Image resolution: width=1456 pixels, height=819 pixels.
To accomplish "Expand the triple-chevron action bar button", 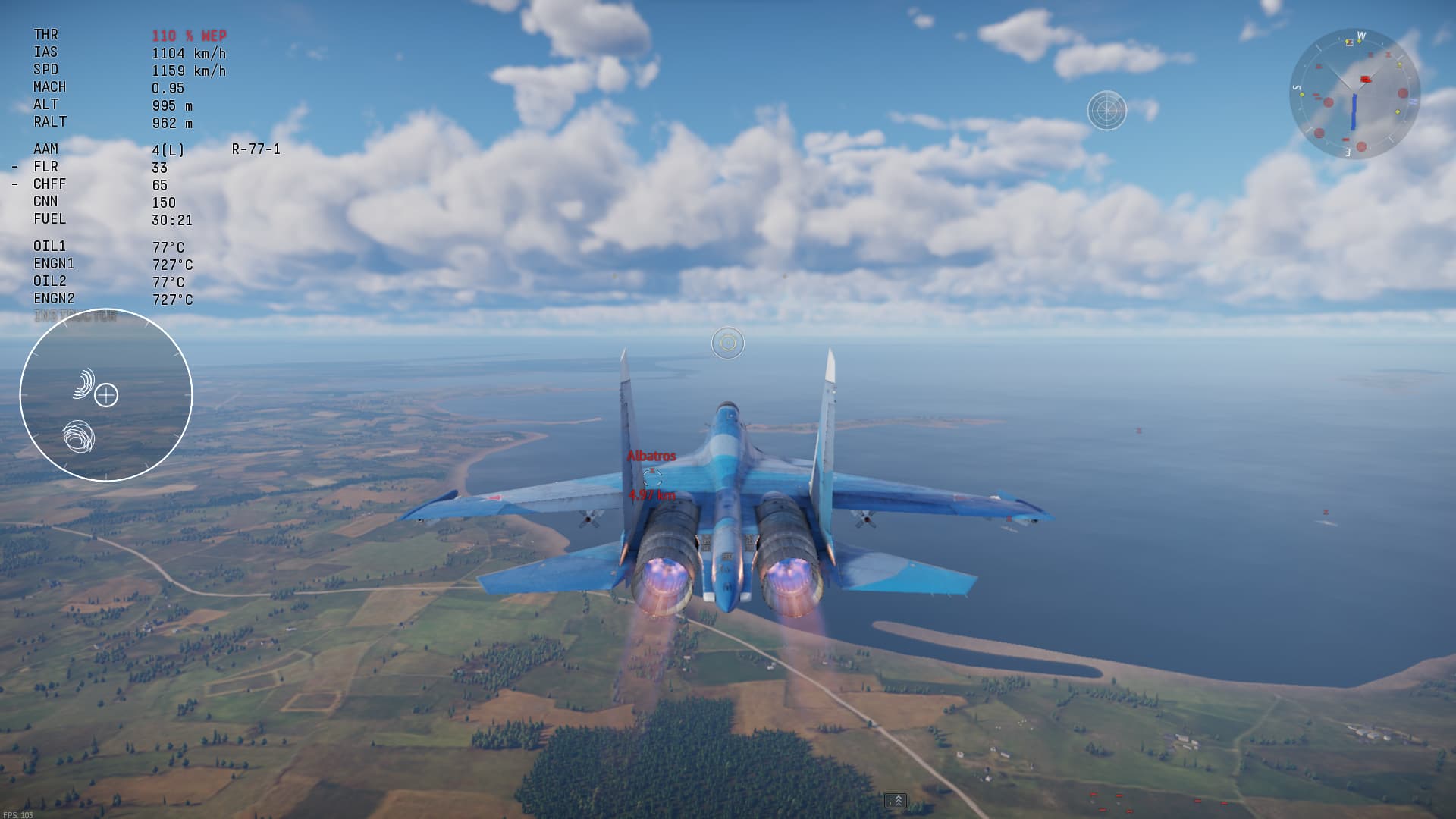I will [896, 801].
